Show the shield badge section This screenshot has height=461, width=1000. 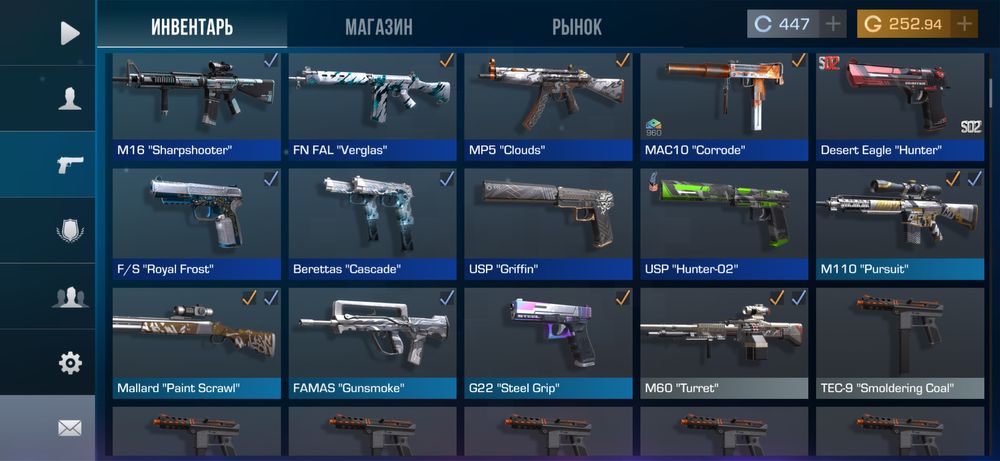coord(69,231)
